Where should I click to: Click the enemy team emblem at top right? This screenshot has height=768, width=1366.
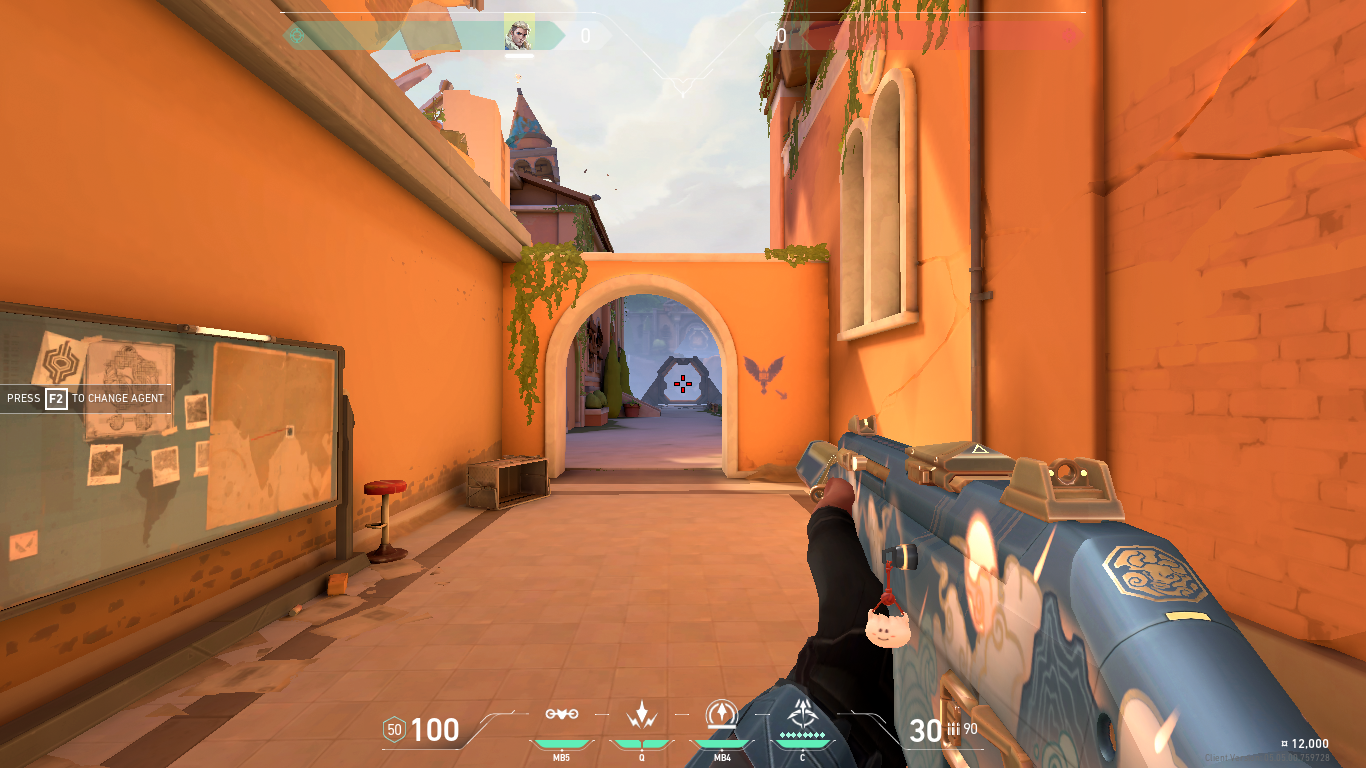tap(1069, 33)
